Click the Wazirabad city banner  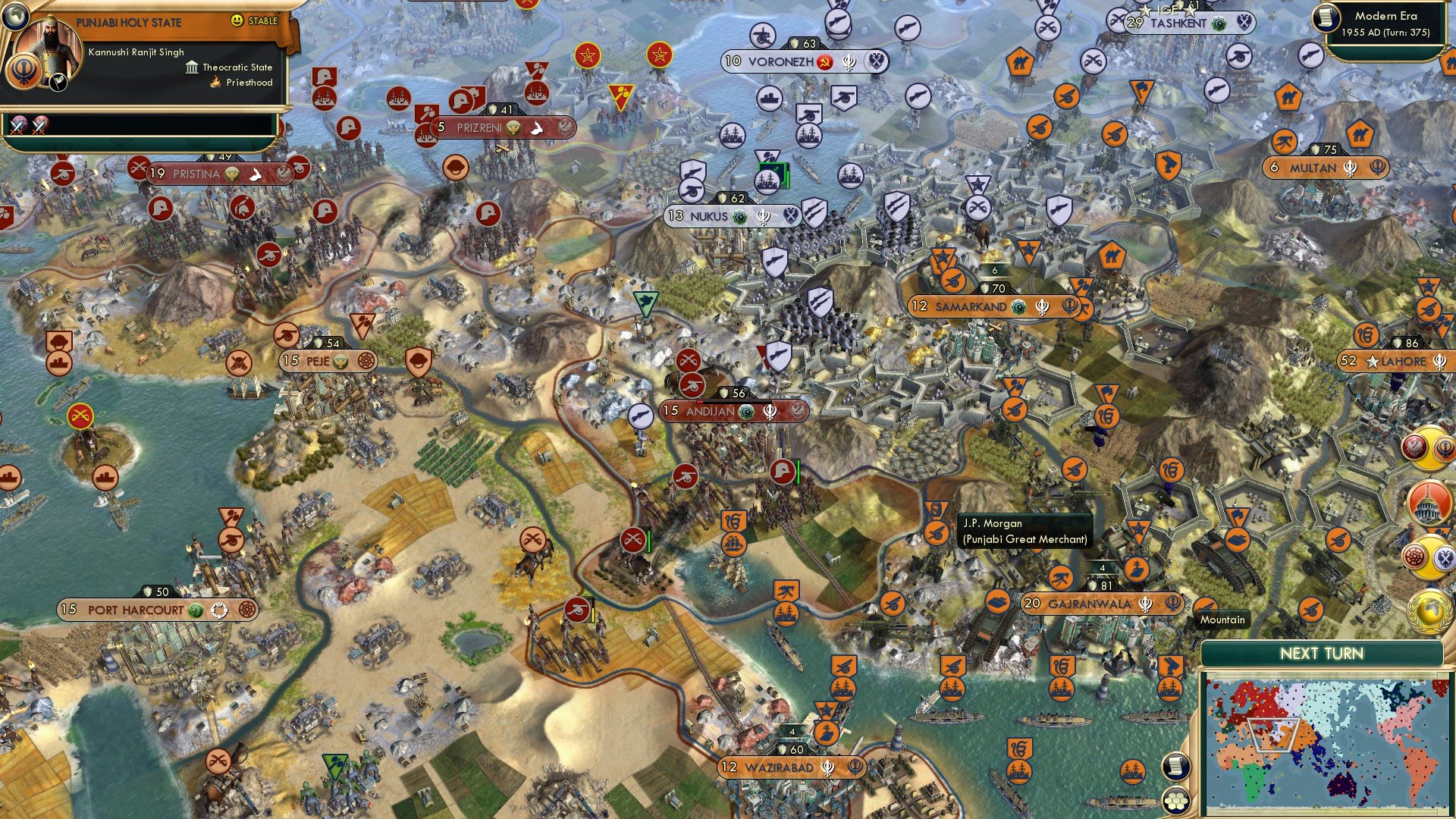(790, 769)
